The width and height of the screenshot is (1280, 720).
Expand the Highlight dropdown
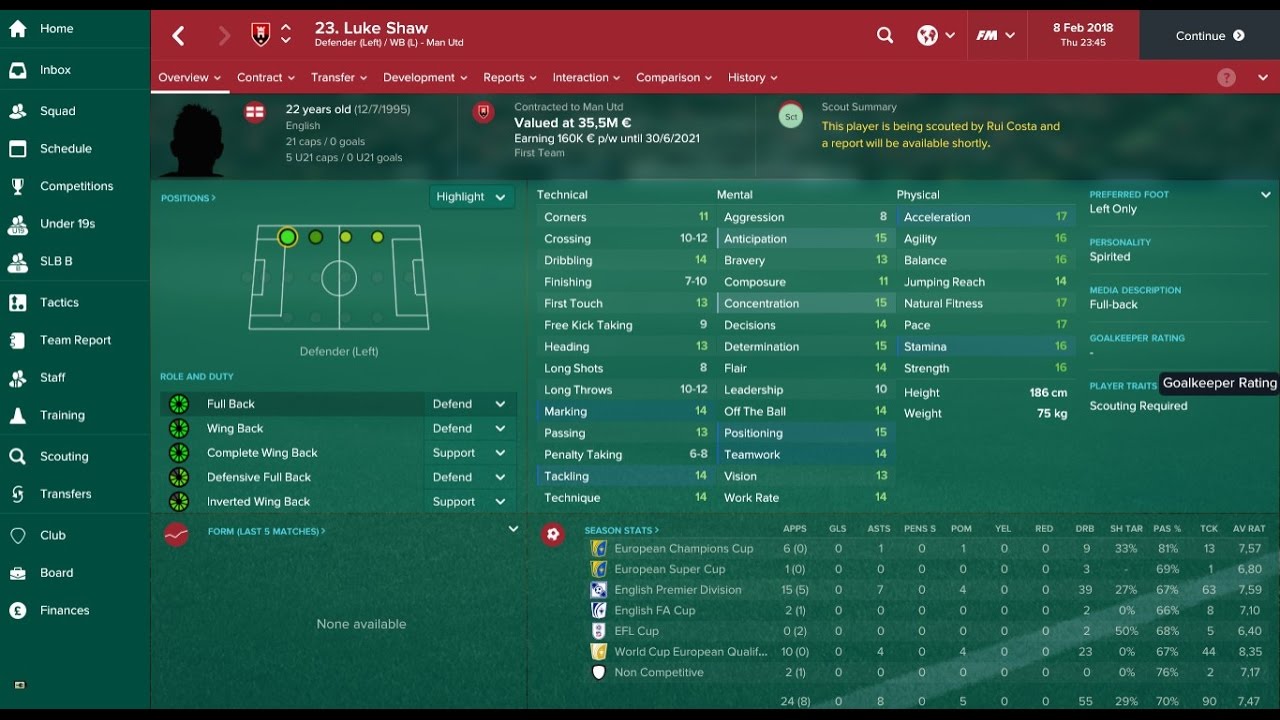tap(470, 197)
